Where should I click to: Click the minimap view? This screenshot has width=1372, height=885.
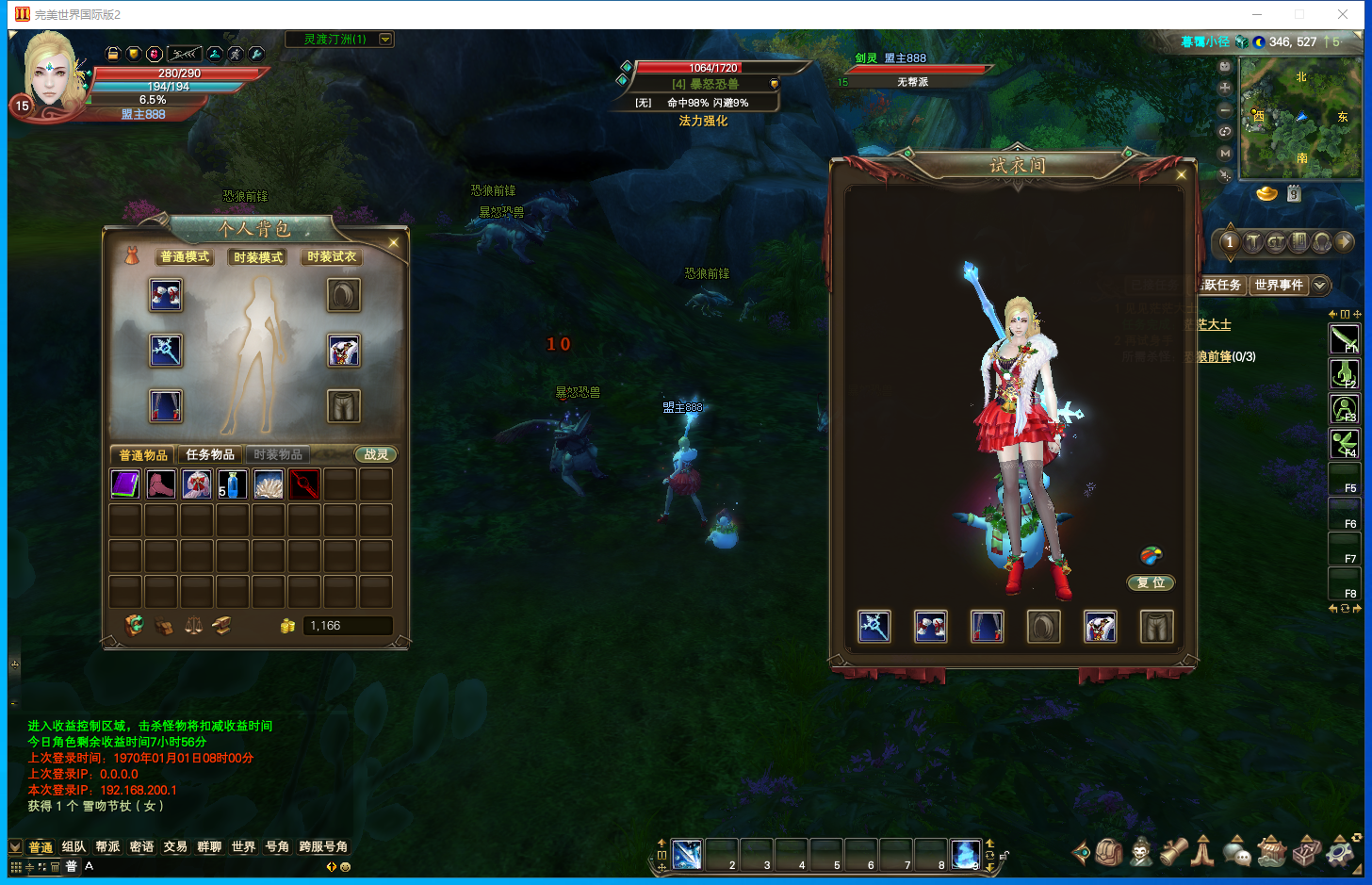click(1299, 119)
